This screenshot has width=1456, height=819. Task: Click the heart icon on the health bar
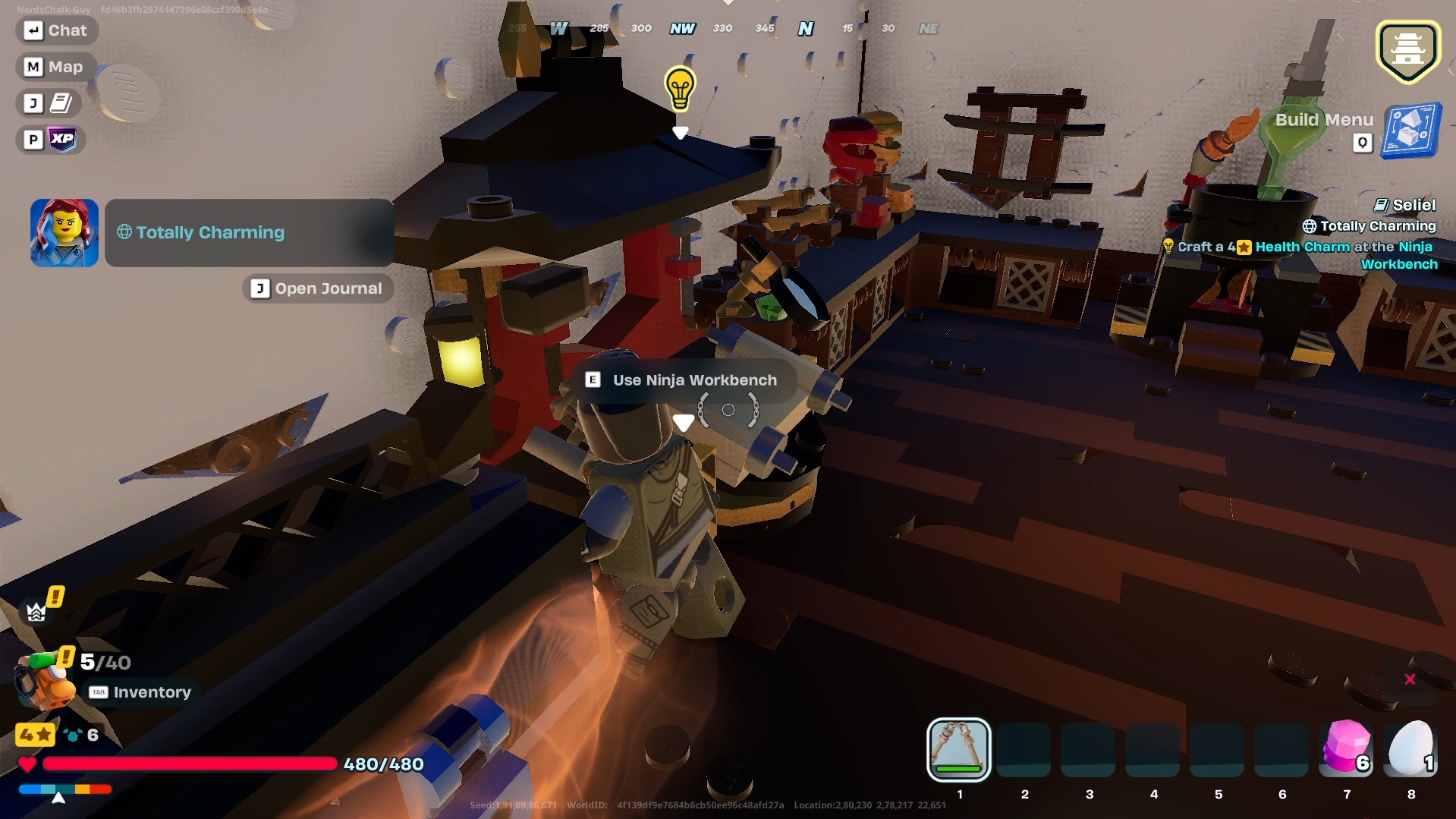click(x=27, y=765)
